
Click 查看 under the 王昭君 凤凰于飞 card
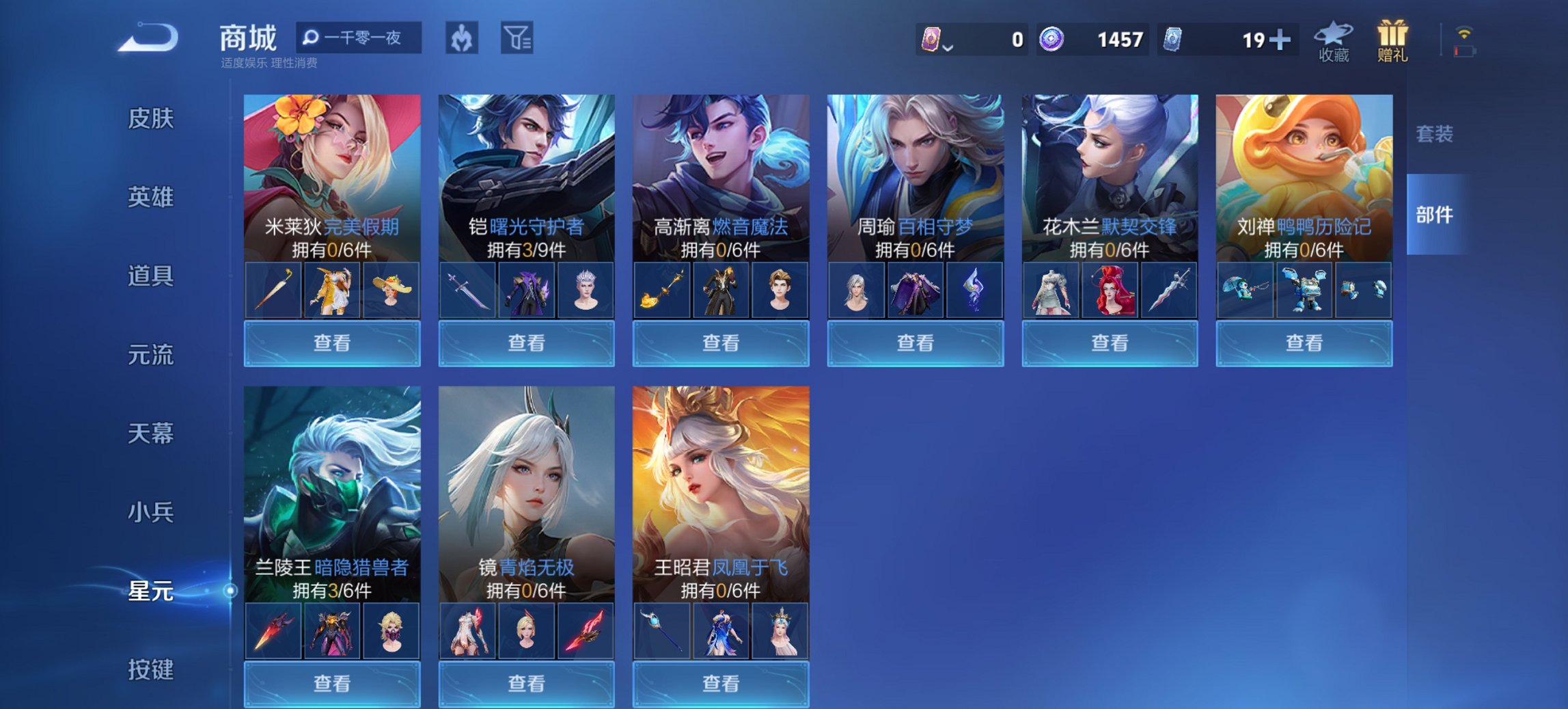[721, 684]
